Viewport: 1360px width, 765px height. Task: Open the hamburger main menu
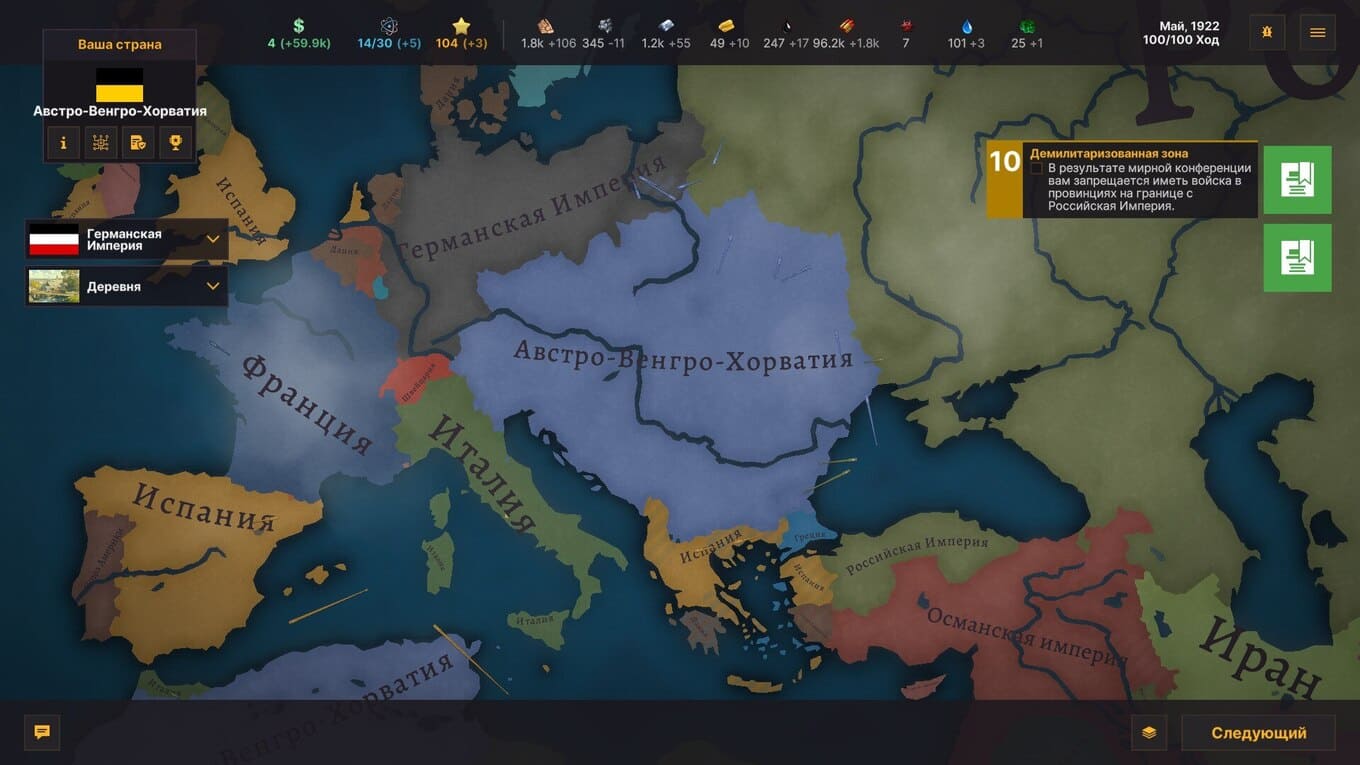point(1317,32)
